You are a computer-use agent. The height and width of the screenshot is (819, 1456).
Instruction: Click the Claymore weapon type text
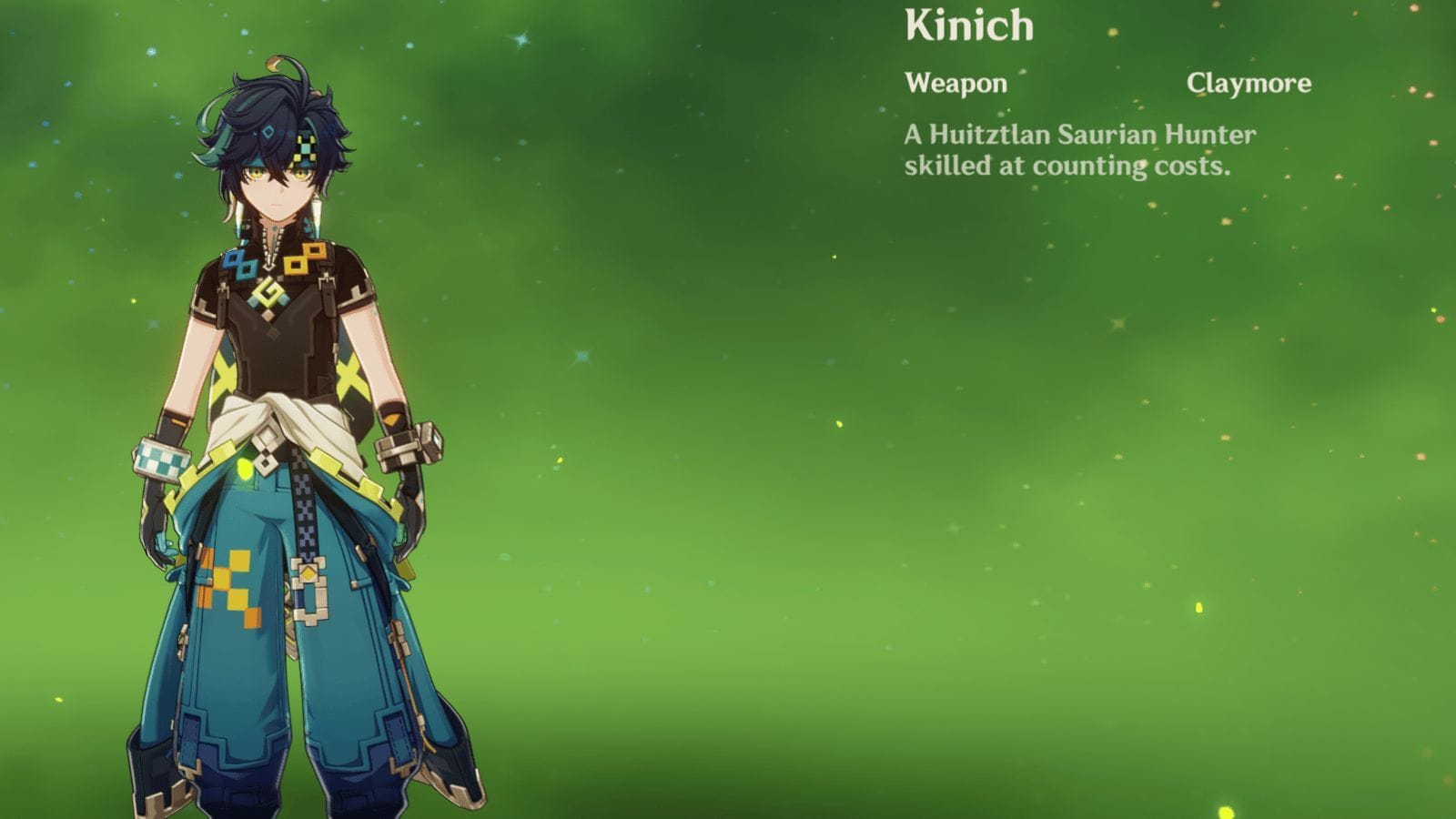(1249, 84)
